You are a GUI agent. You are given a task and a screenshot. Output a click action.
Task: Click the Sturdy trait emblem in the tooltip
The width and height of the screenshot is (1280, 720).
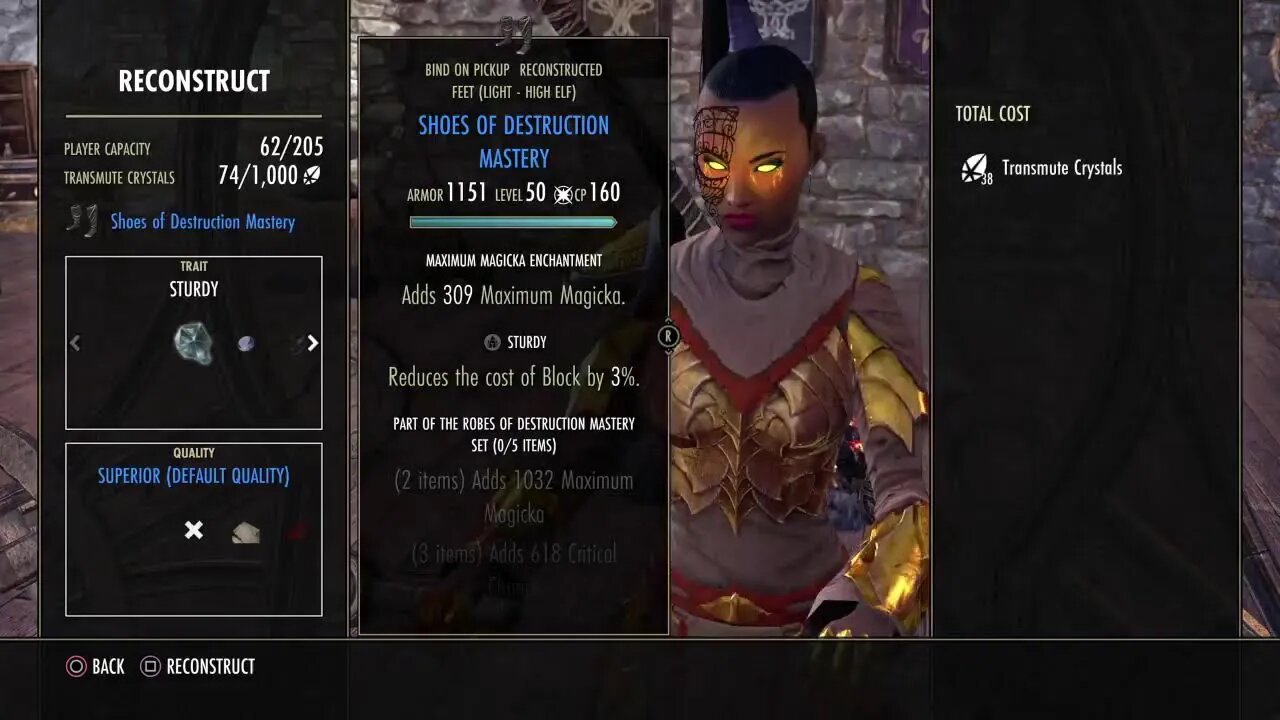491,341
